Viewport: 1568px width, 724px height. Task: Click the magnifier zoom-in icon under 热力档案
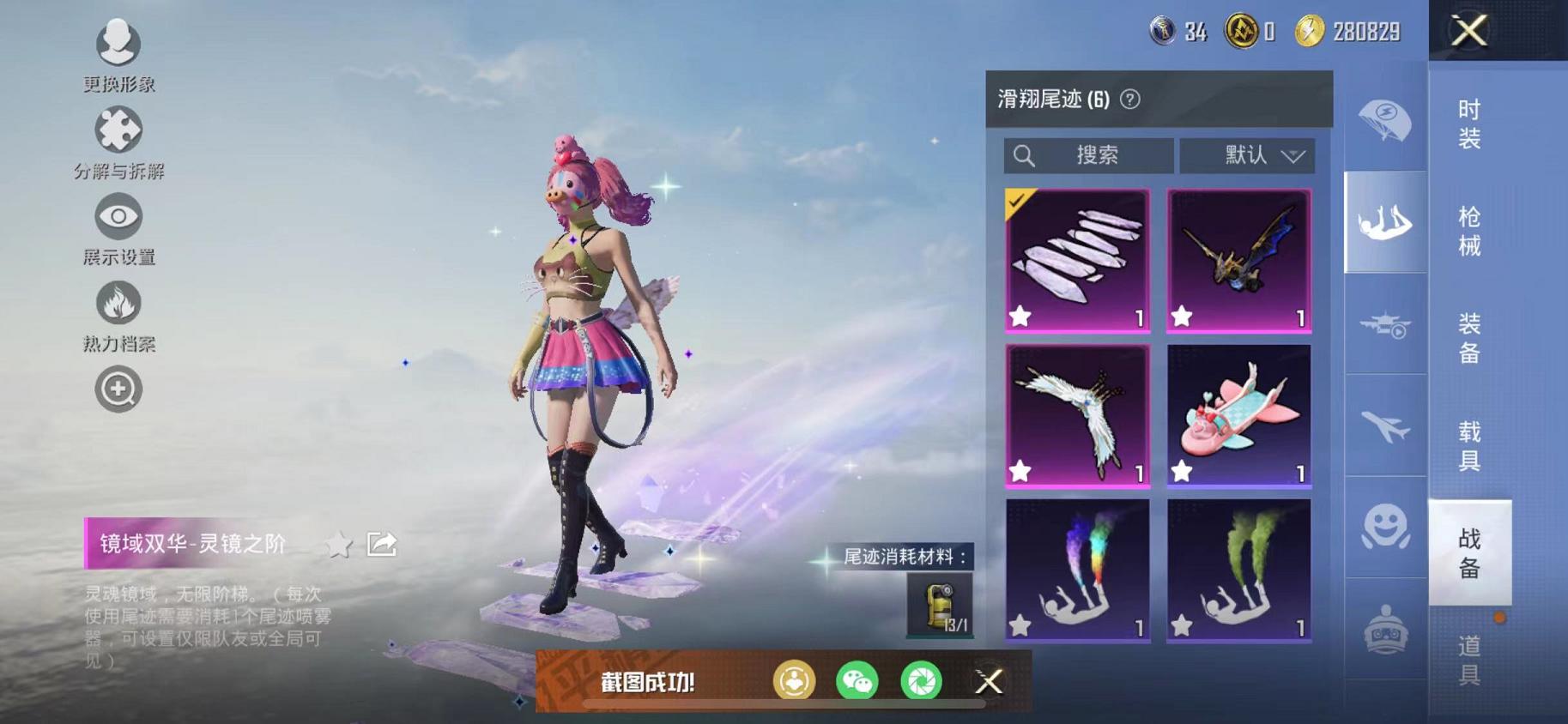click(118, 389)
